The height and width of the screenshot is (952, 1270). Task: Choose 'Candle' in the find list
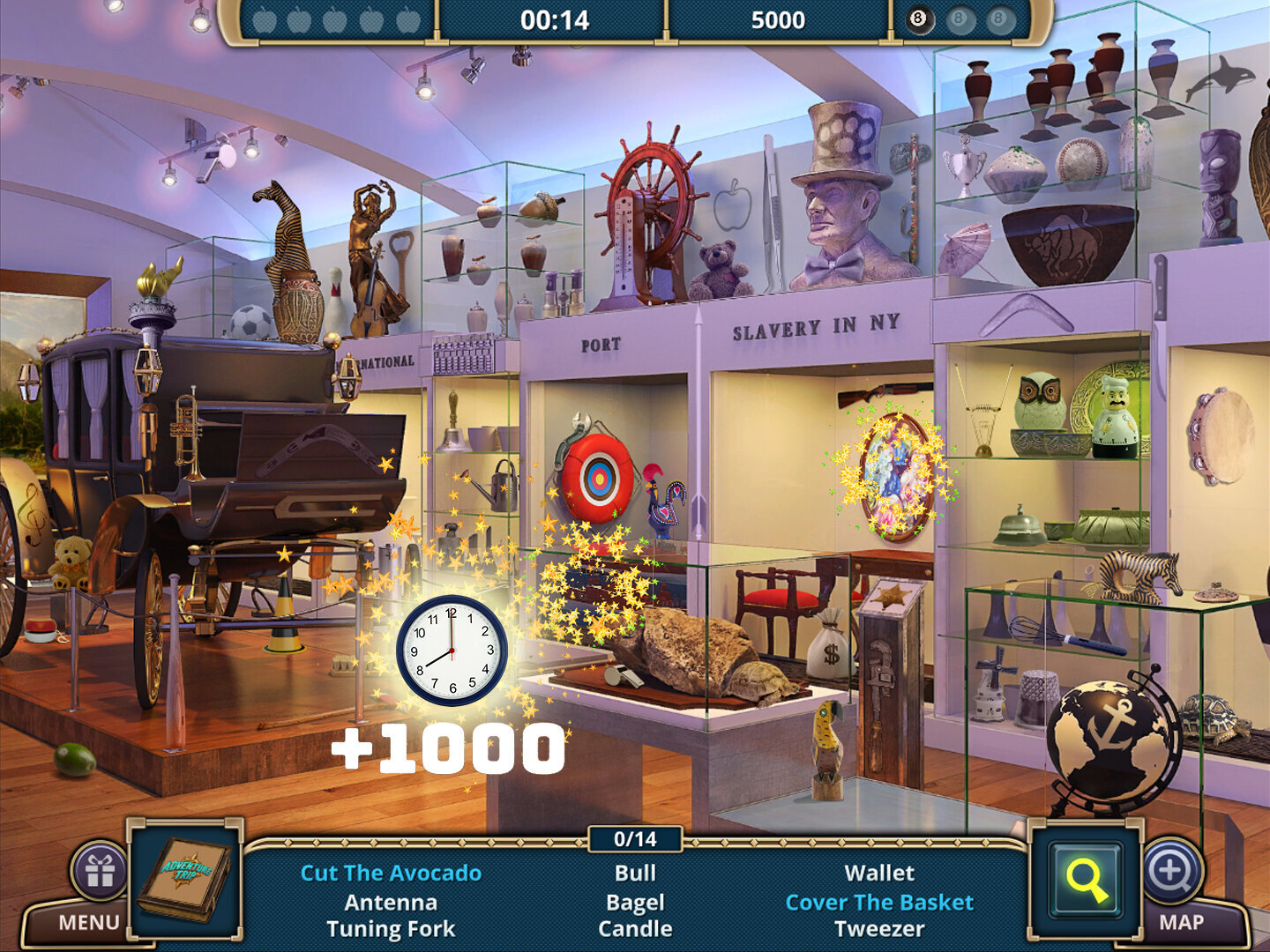pos(635,929)
